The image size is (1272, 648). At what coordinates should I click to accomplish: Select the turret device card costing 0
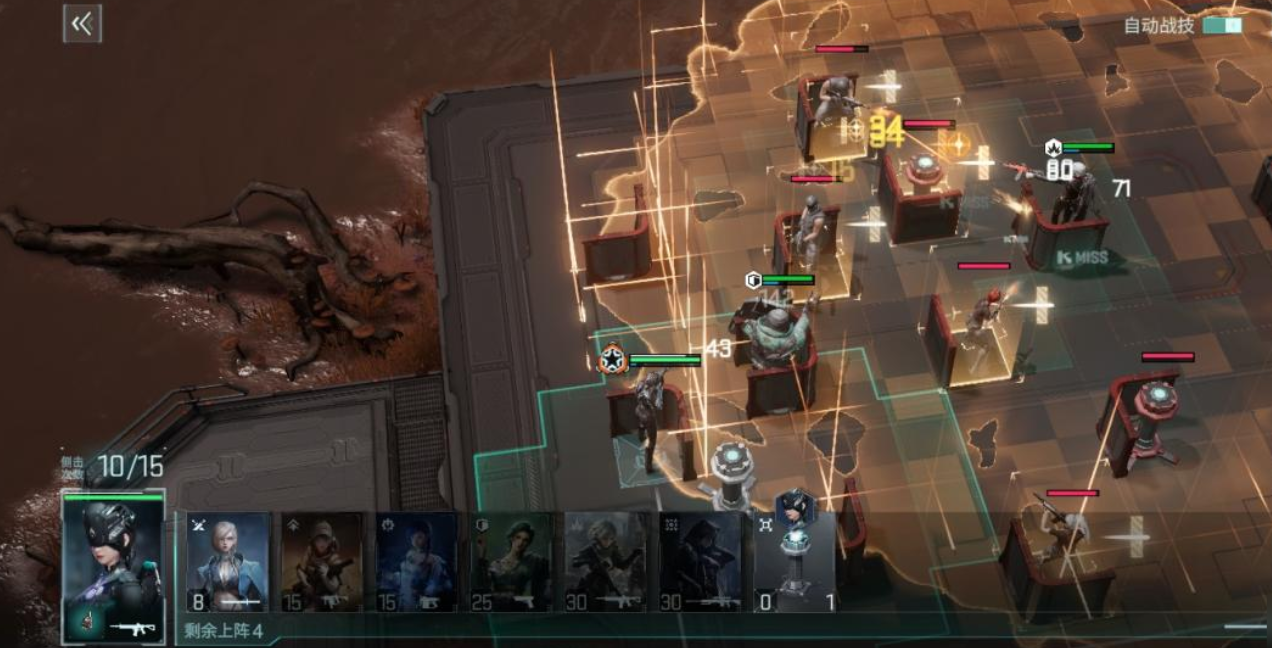[x=794, y=561]
